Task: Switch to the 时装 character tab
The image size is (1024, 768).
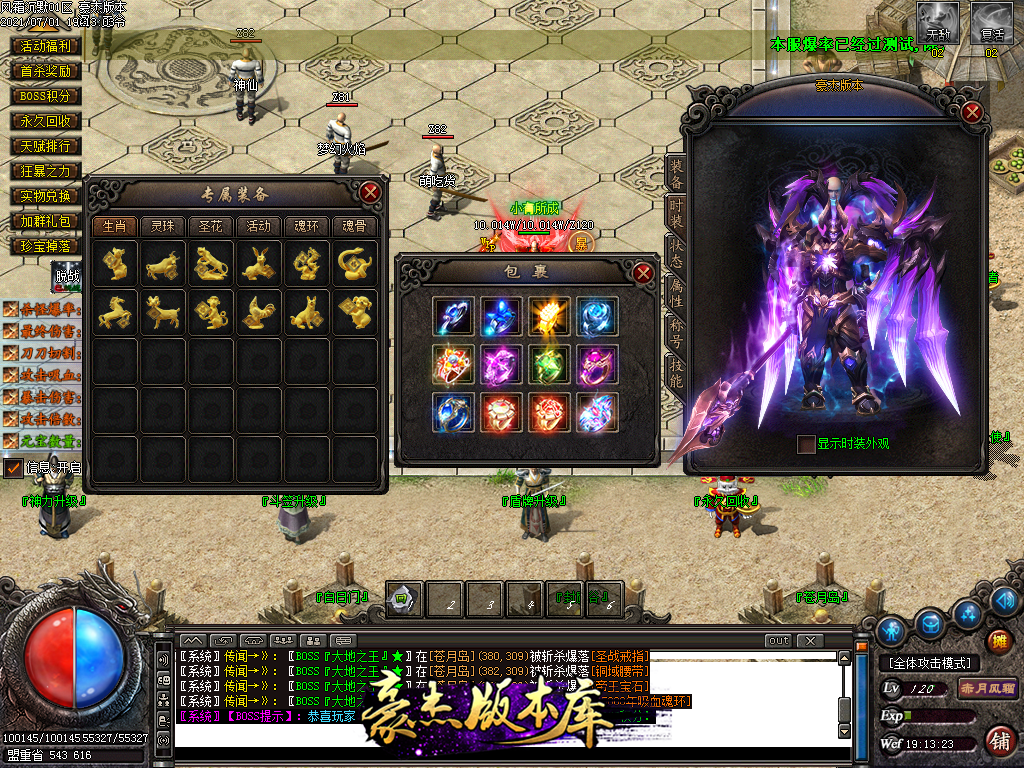Action: click(676, 213)
